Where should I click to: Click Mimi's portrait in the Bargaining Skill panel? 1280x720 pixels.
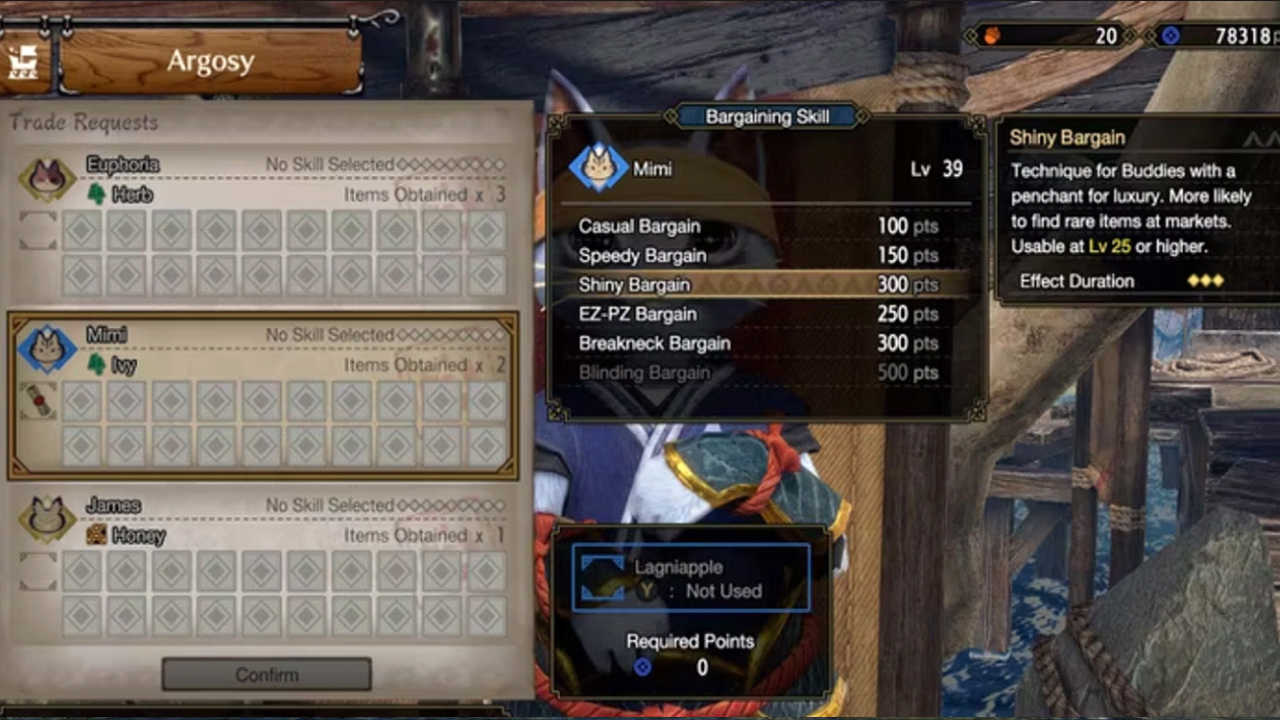pyautogui.click(x=597, y=168)
